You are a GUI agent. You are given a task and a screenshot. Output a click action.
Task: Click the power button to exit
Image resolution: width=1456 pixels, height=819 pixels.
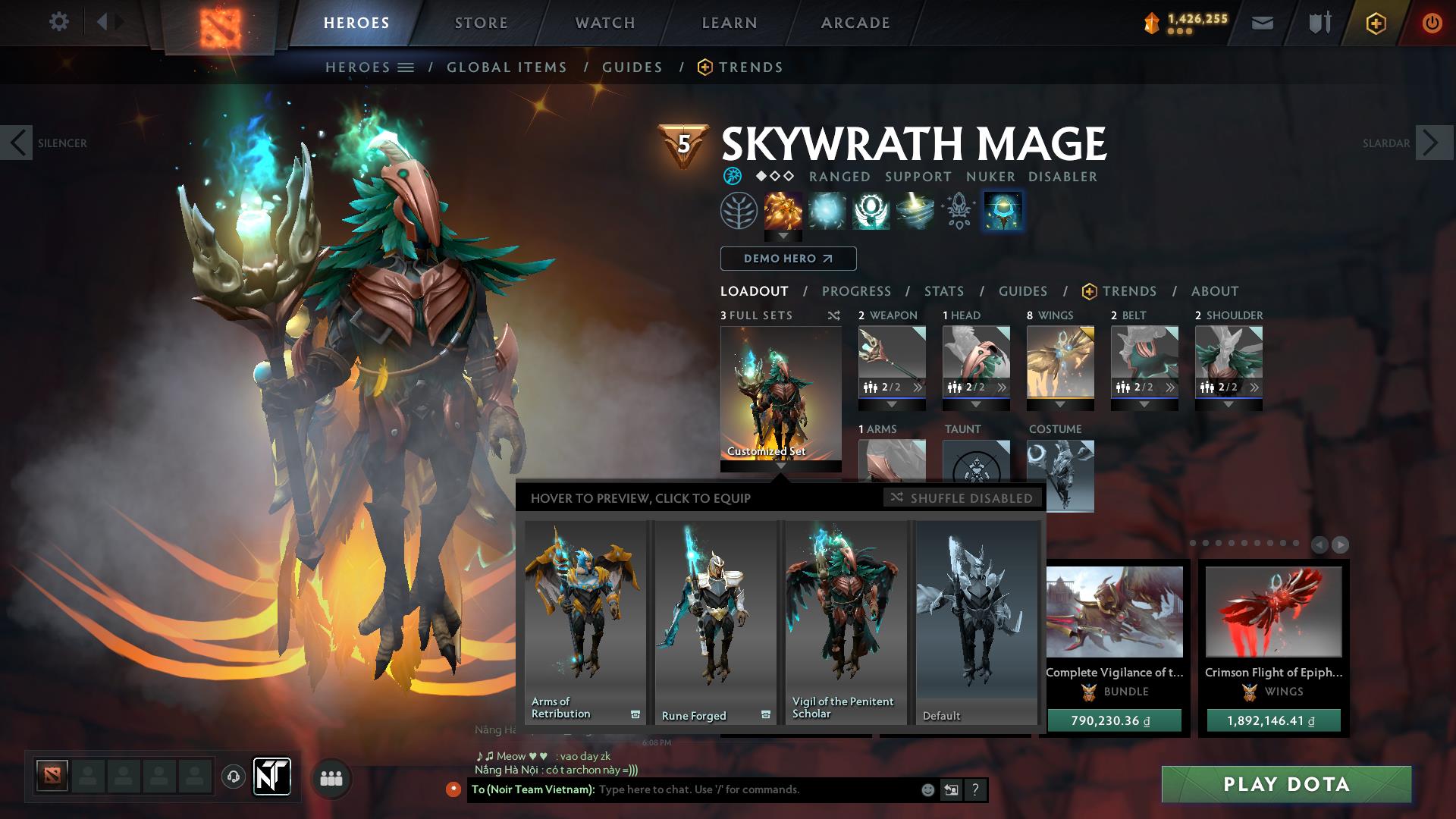pyautogui.click(x=1432, y=22)
